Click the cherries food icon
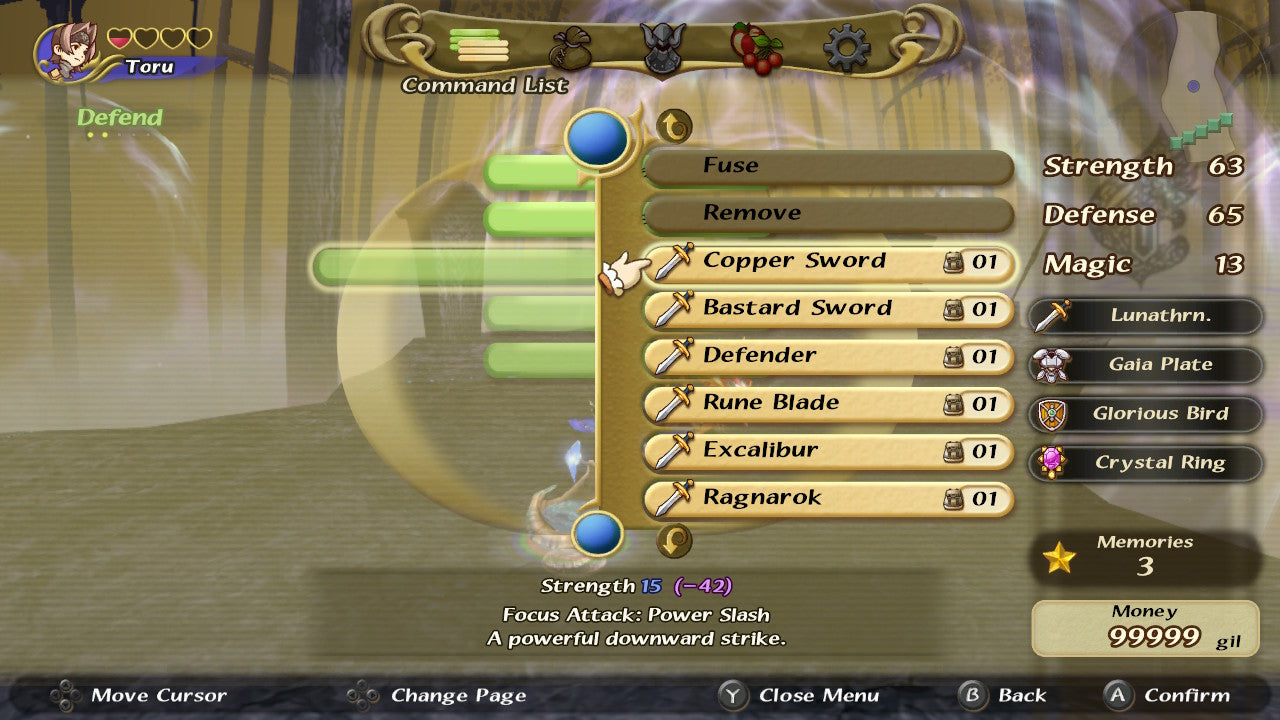This screenshot has height=720, width=1280. [755, 45]
